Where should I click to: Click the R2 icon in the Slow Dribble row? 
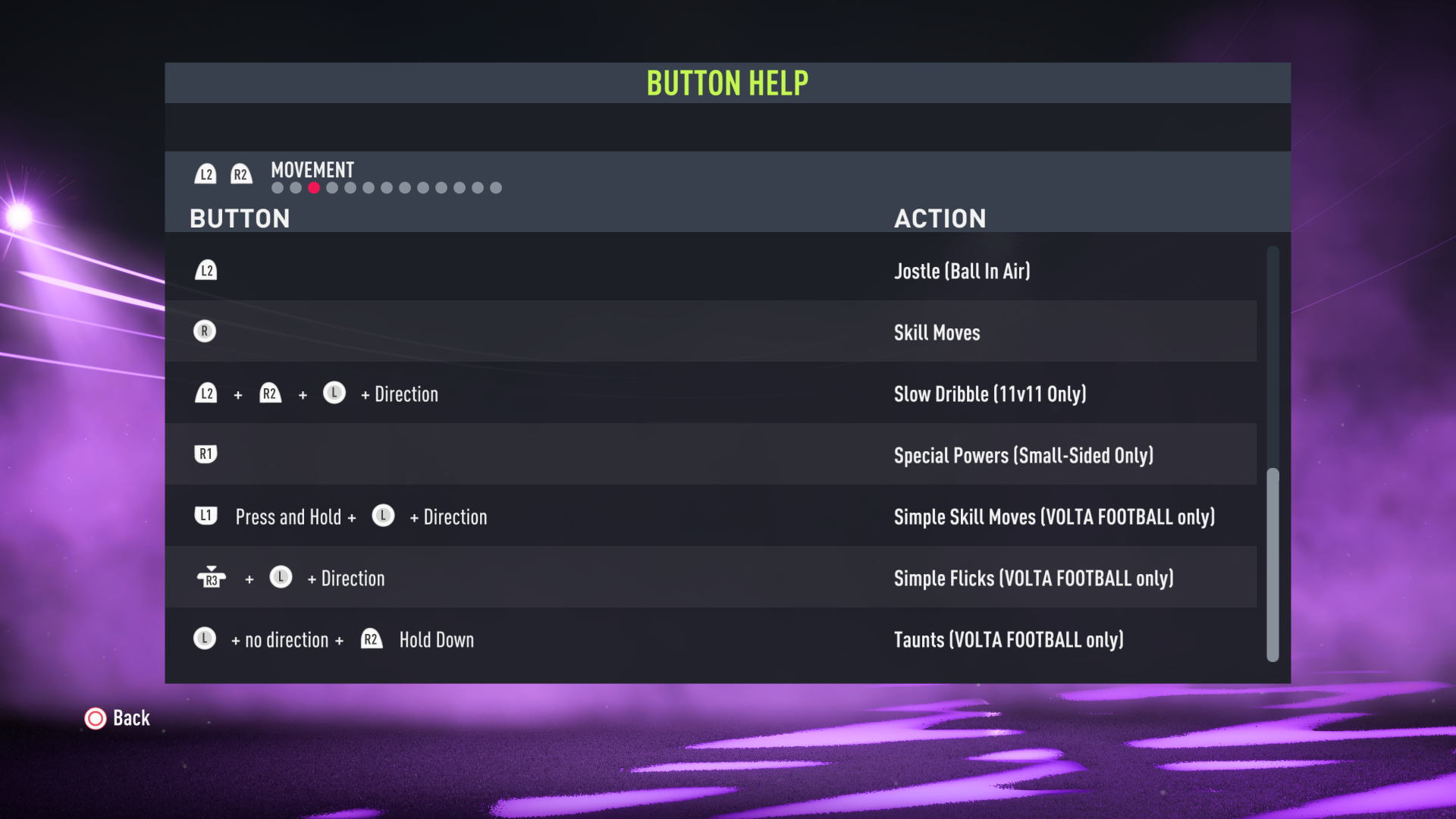point(270,393)
